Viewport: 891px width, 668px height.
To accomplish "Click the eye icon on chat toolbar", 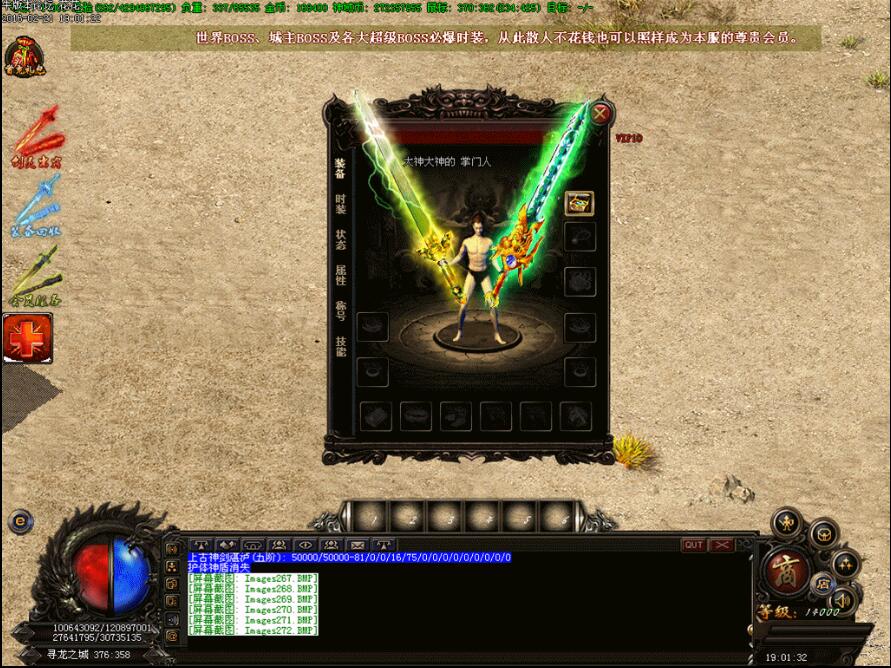I will coord(303,545).
